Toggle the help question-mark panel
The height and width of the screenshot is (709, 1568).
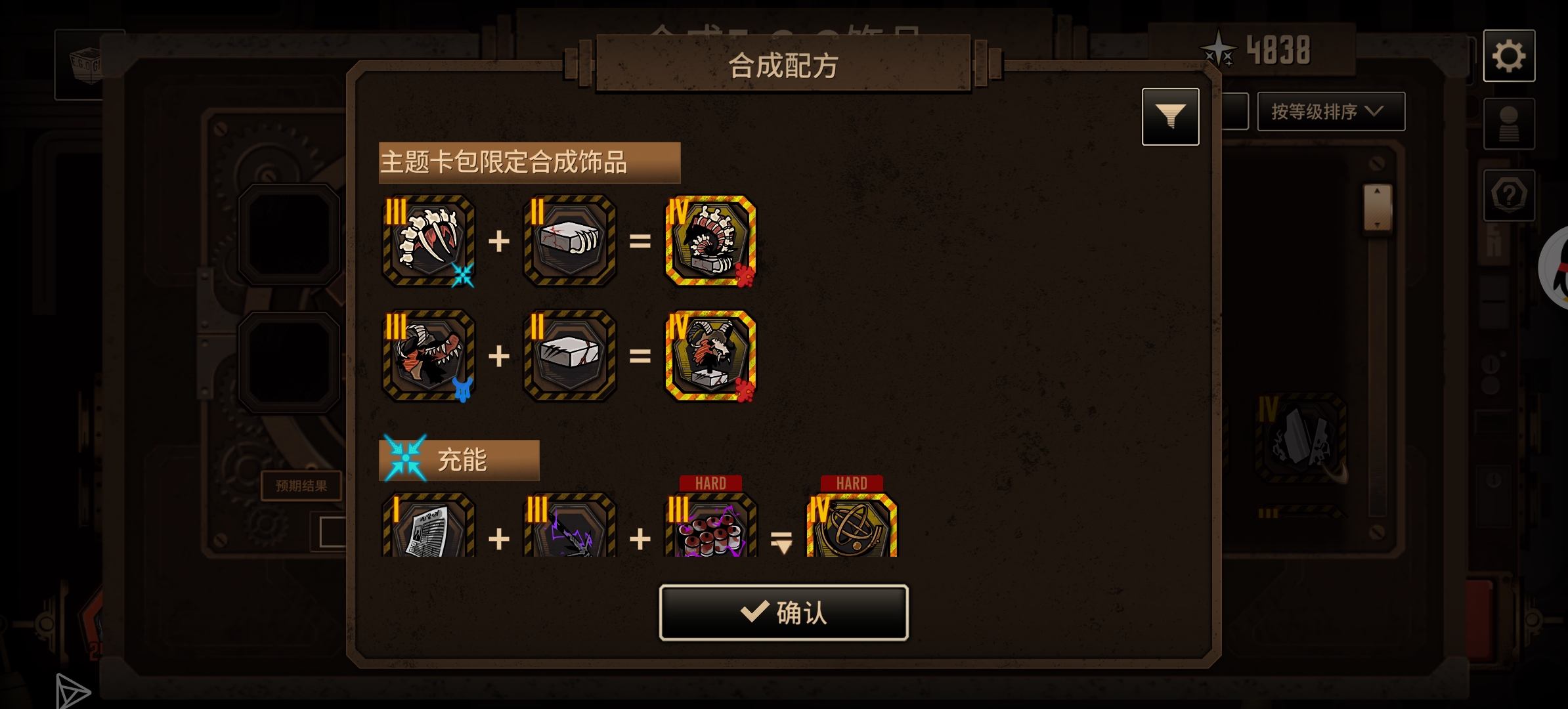click(x=1510, y=194)
